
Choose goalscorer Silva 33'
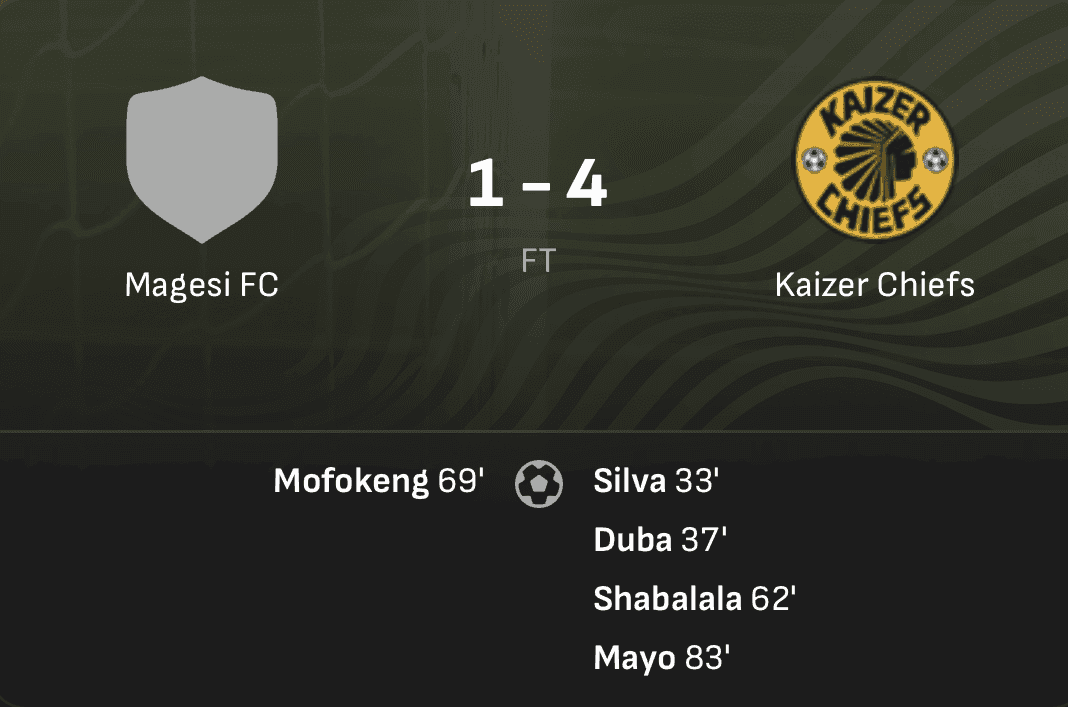coord(656,482)
